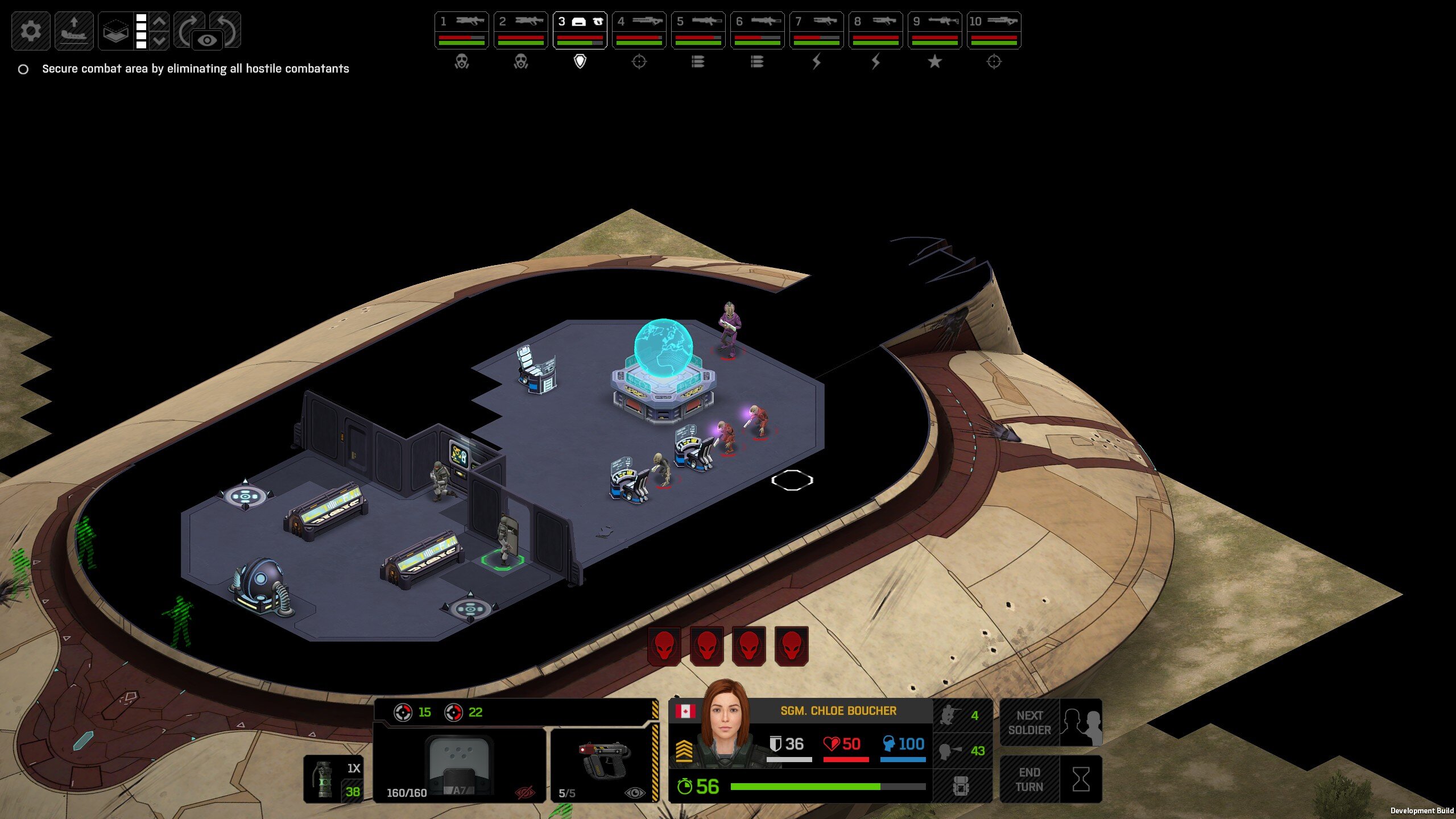Target the first red alien indicator
The width and height of the screenshot is (1456, 819).
[x=664, y=646]
